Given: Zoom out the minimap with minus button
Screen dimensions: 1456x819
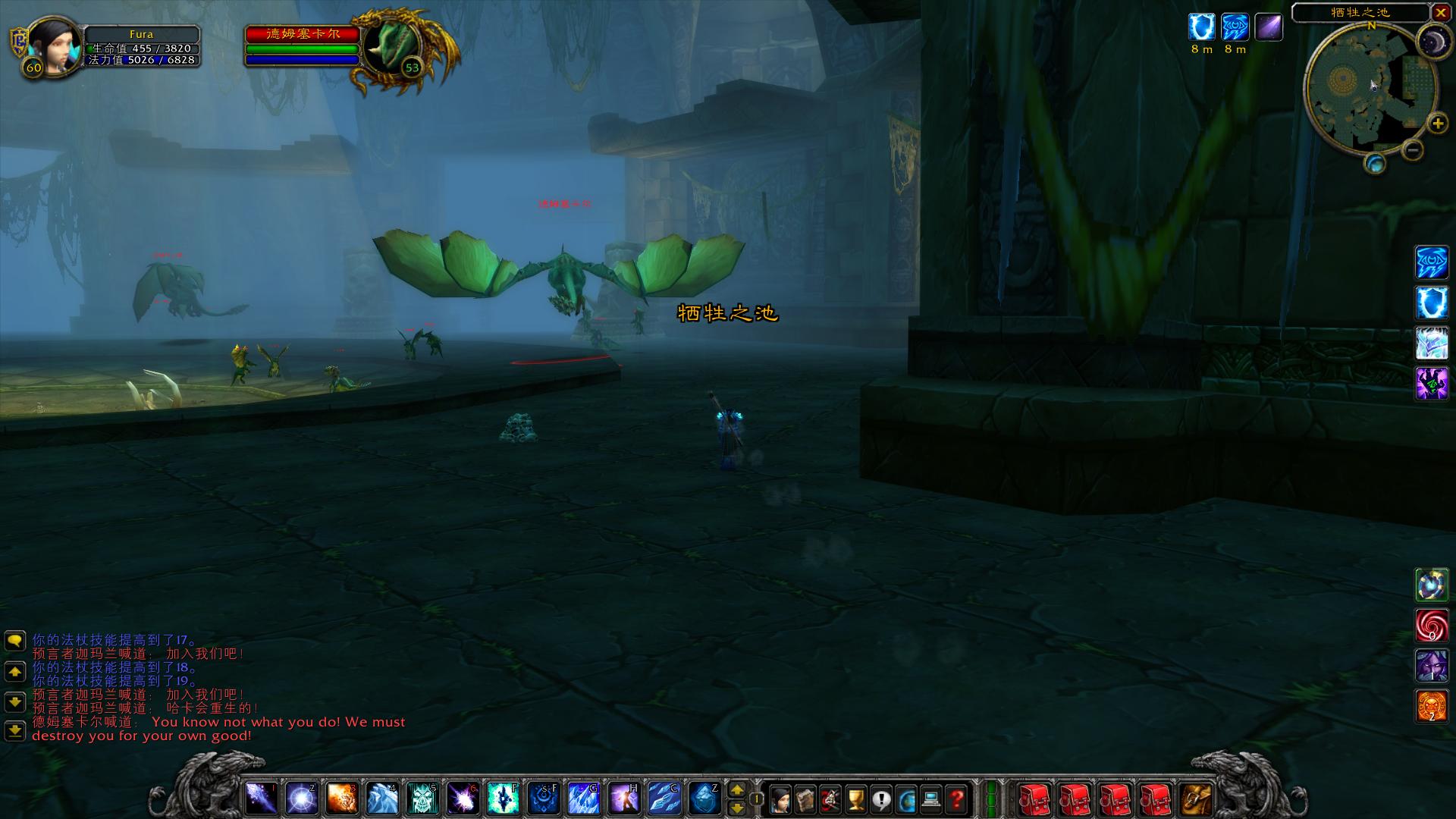Looking at the screenshot, I should (1412, 149).
